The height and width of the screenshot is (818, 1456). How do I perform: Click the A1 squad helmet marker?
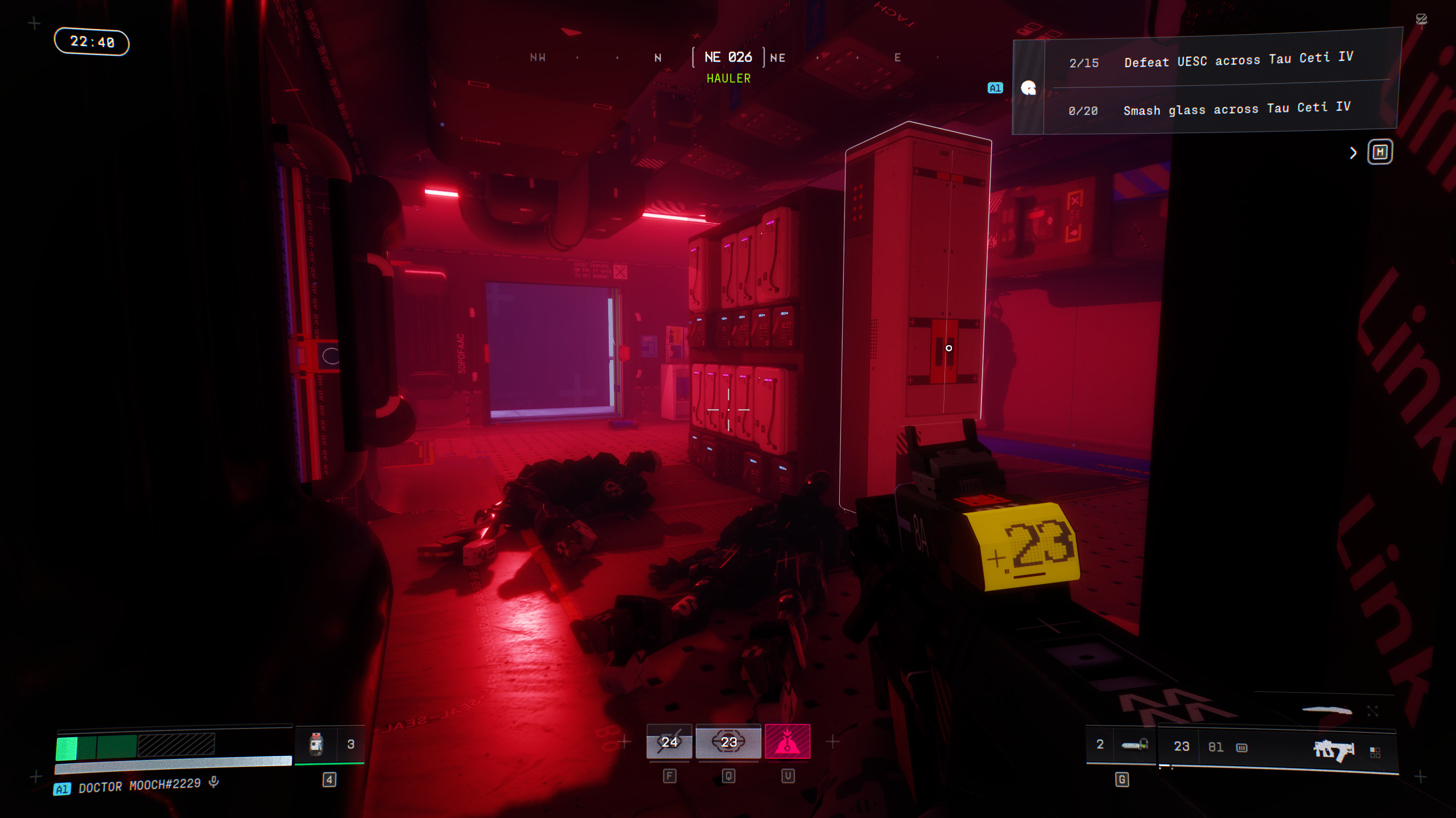[1028, 88]
